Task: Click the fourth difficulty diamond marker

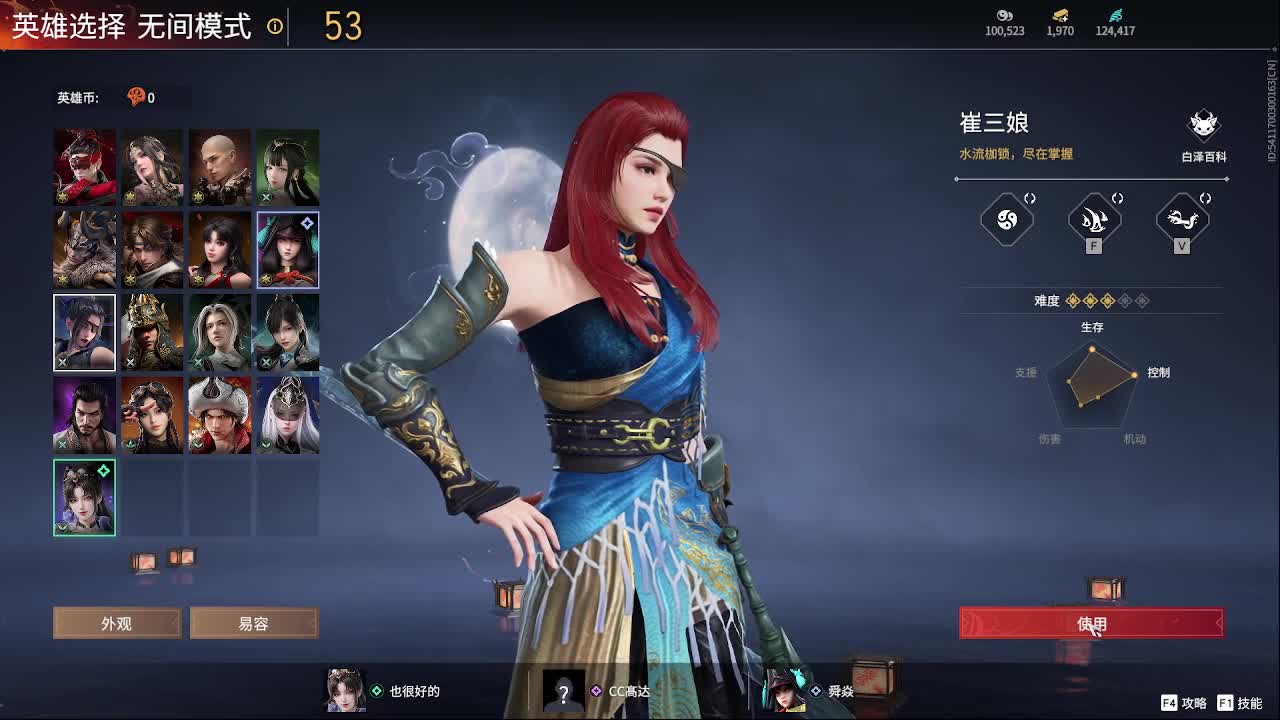Action: point(1124,300)
